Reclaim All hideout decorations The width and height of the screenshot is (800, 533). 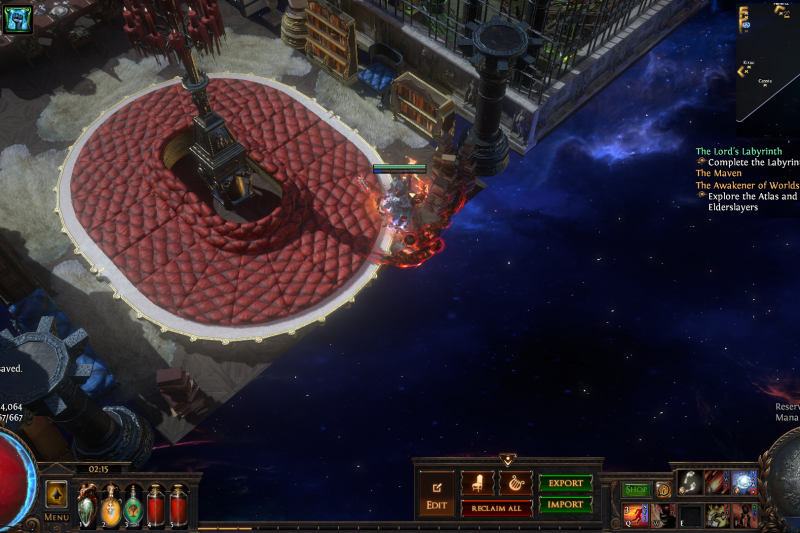tap(496, 509)
